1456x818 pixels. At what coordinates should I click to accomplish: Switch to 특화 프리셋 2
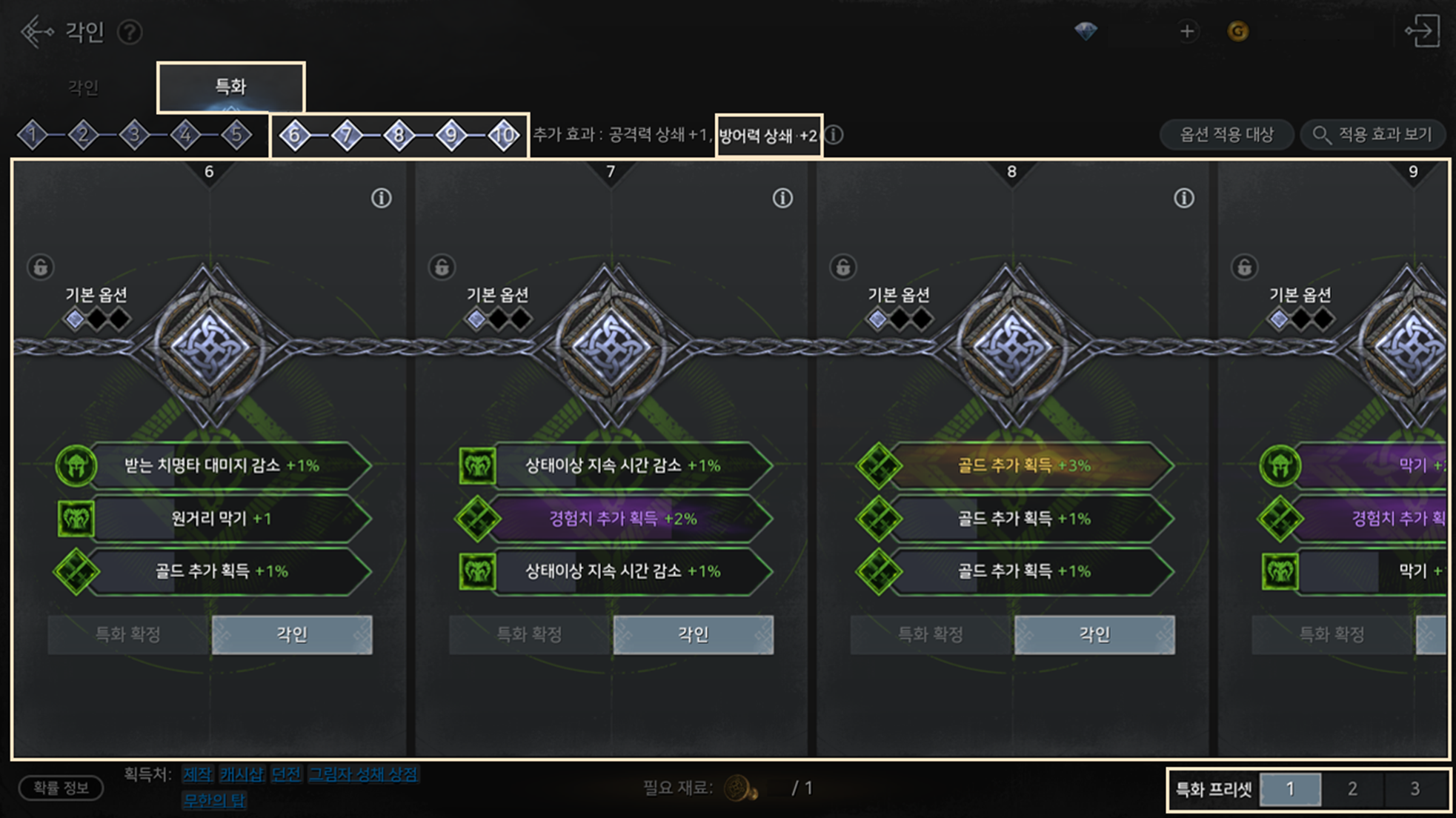1352,789
